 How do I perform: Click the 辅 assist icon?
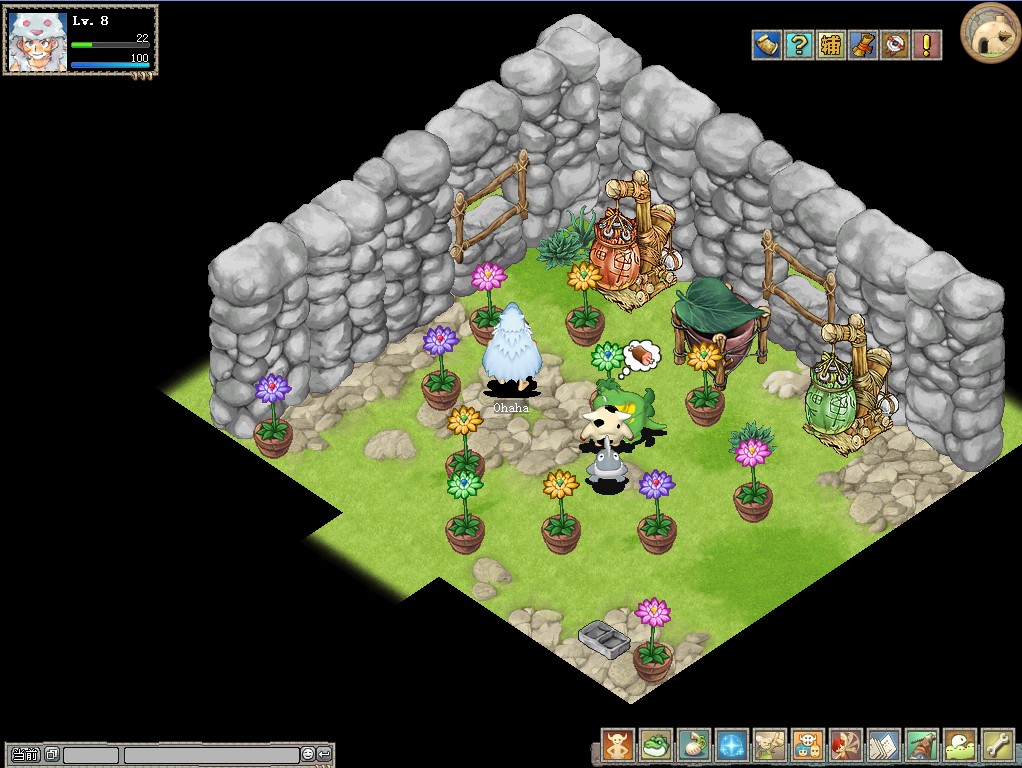(831, 45)
